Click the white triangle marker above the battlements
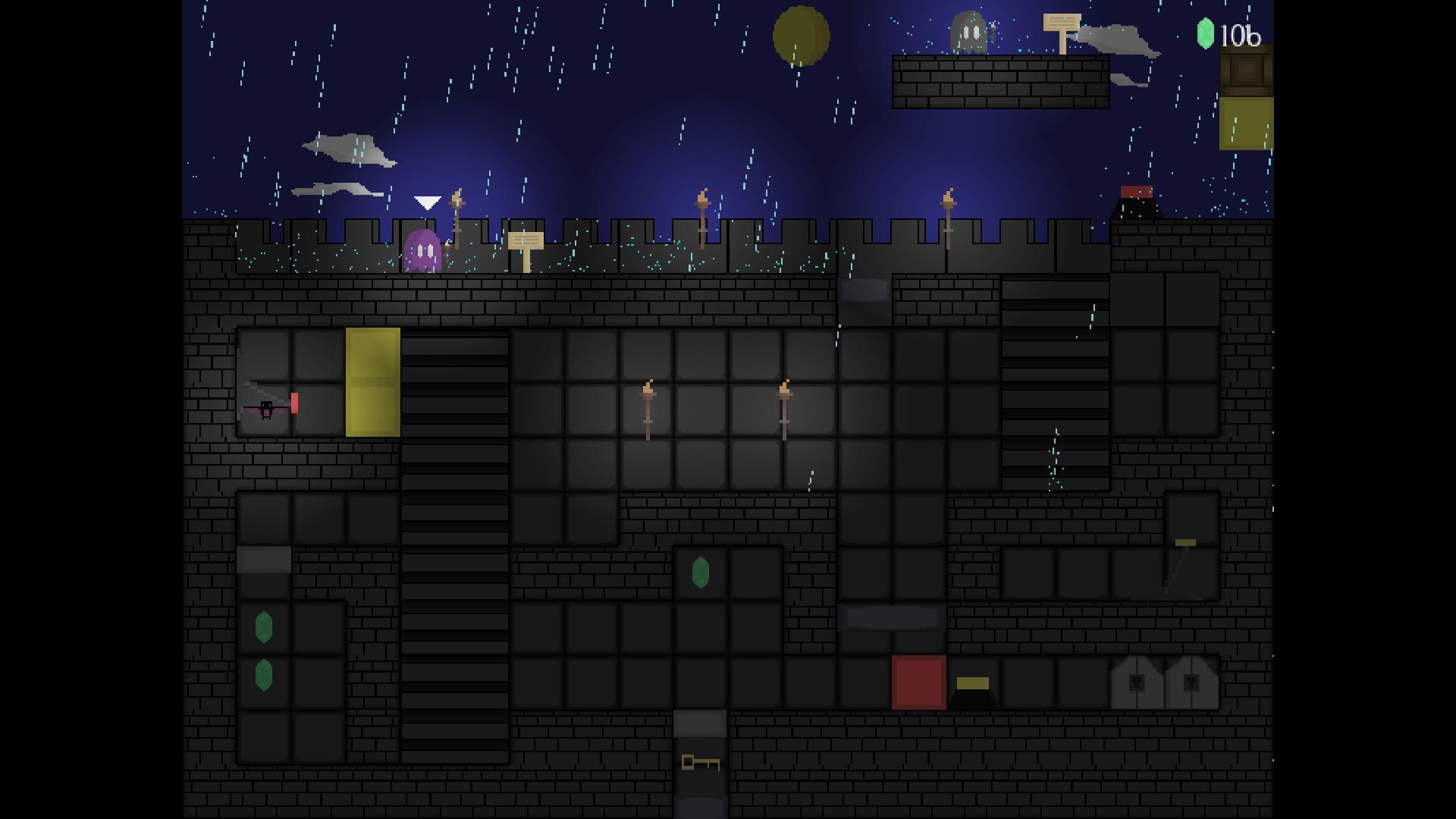1456x819 pixels. pos(427,202)
